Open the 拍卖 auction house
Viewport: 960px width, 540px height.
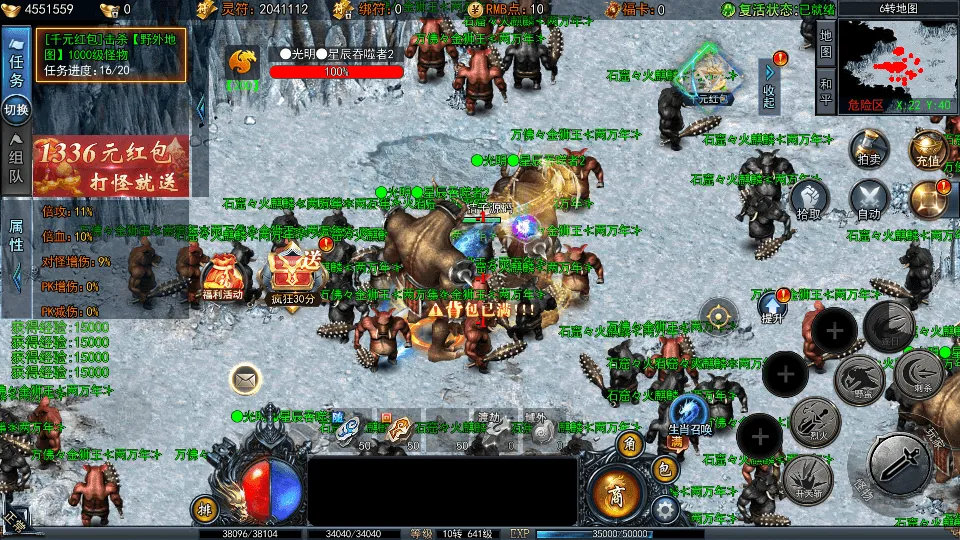866,147
